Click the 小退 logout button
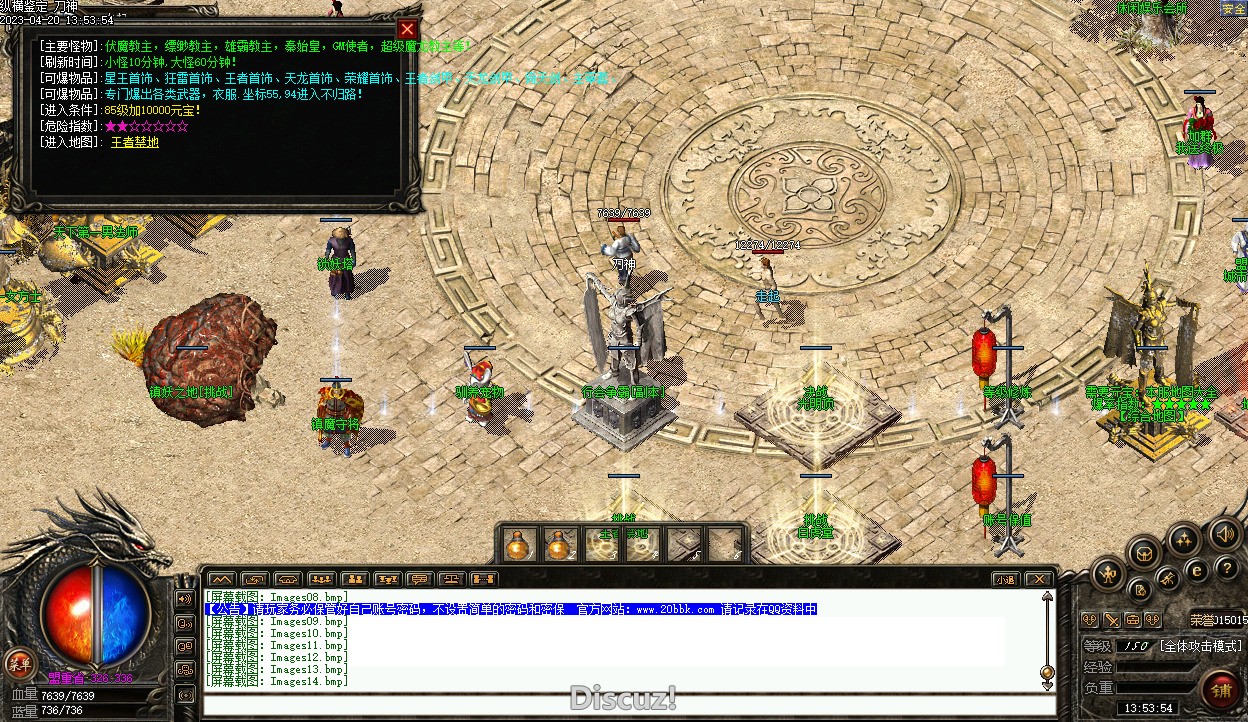The width and height of the screenshot is (1248, 722). point(1005,579)
